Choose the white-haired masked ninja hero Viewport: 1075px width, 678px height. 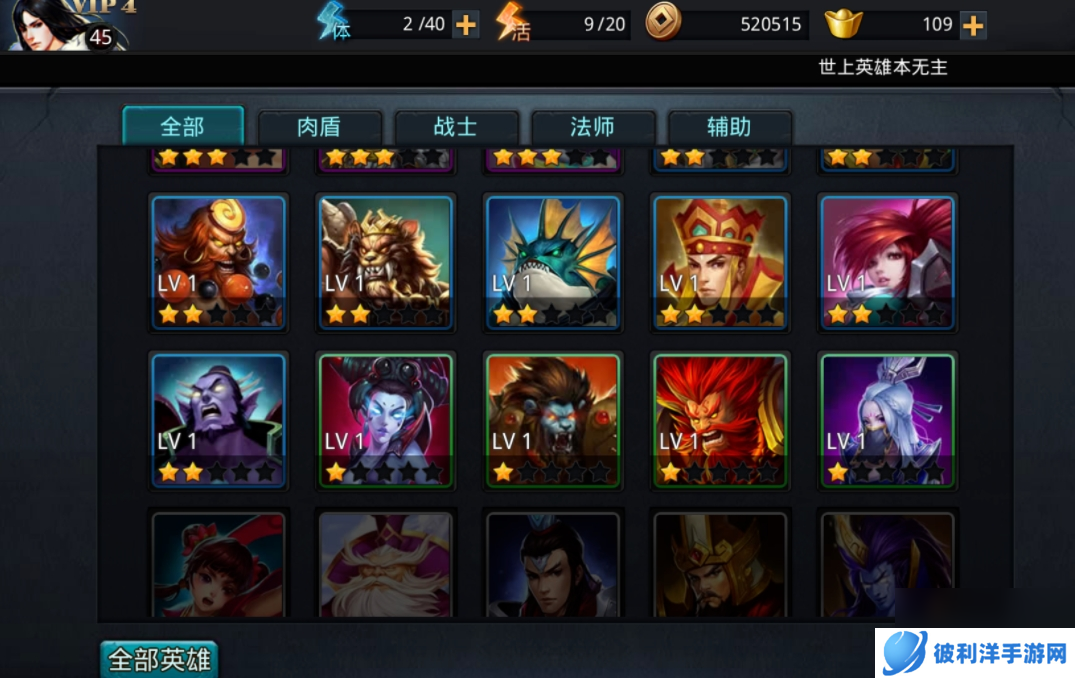point(887,420)
